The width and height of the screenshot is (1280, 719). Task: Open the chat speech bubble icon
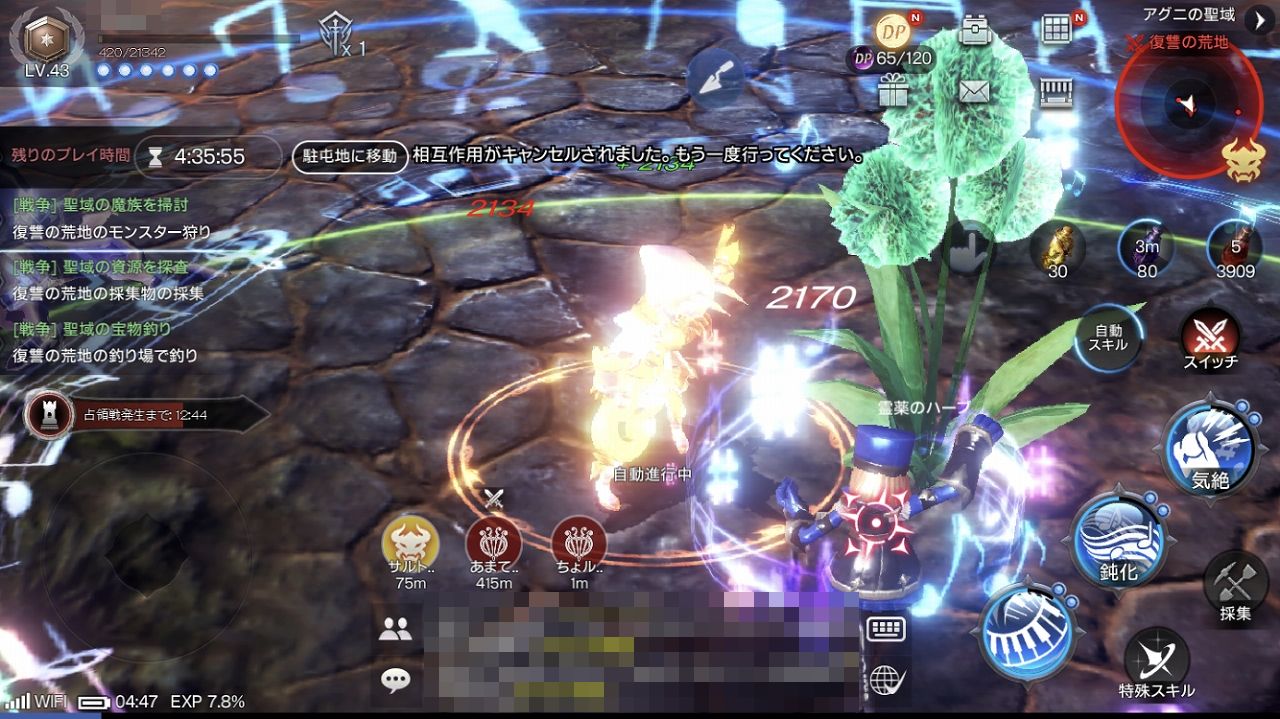(x=396, y=681)
